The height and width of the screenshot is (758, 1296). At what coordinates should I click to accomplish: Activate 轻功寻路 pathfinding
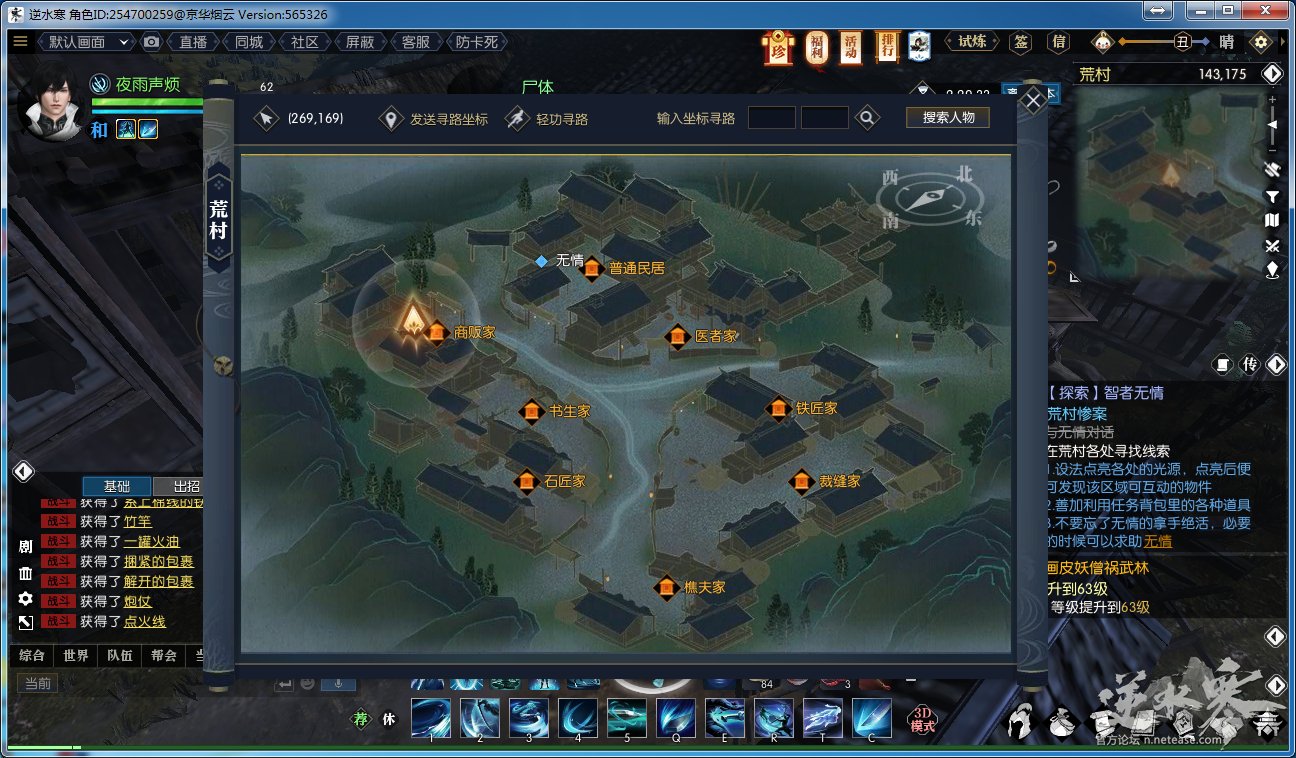(547, 119)
